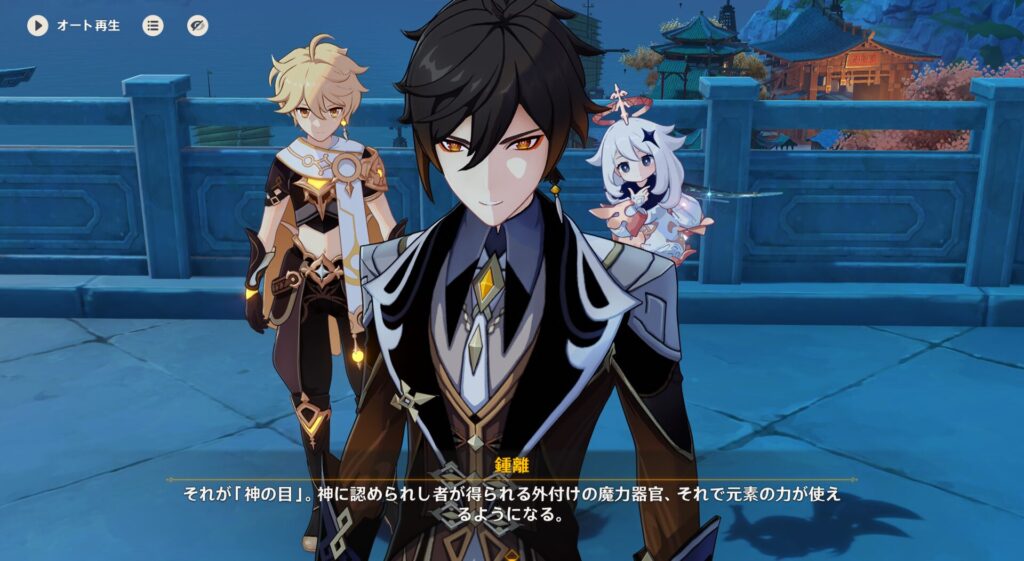Viewport: 1024px width, 561px height.
Task: Hide the dialogue interface with eye icon
Action: pyautogui.click(x=198, y=26)
